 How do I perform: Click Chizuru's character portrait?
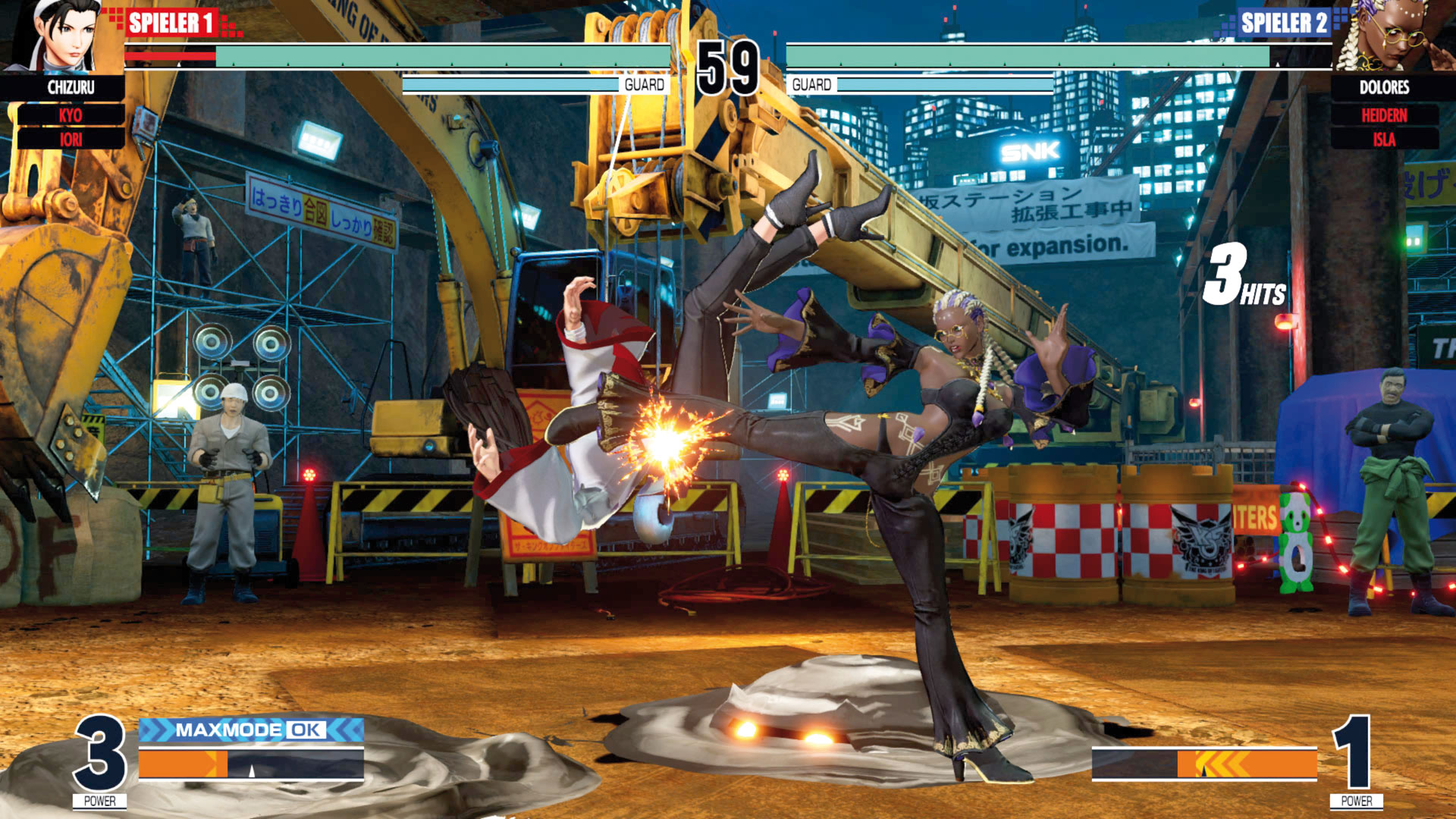(62, 36)
